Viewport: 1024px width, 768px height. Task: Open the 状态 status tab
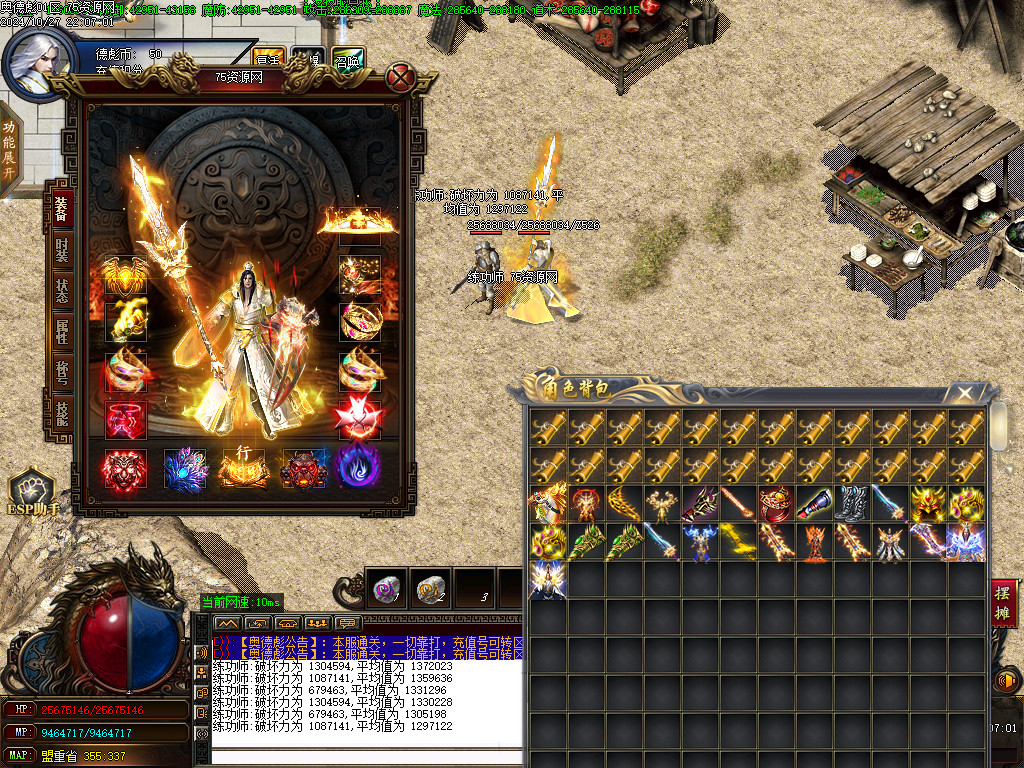[61, 291]
